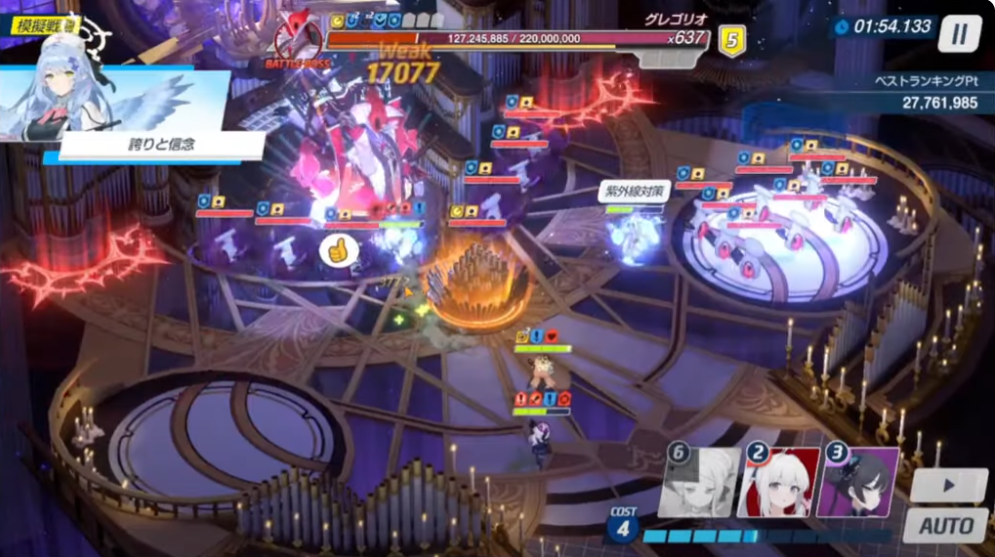Toggle AUTO battle mode
Image resolution: width=995 pixels, height=557 pixels.
[x=945, y=526]
